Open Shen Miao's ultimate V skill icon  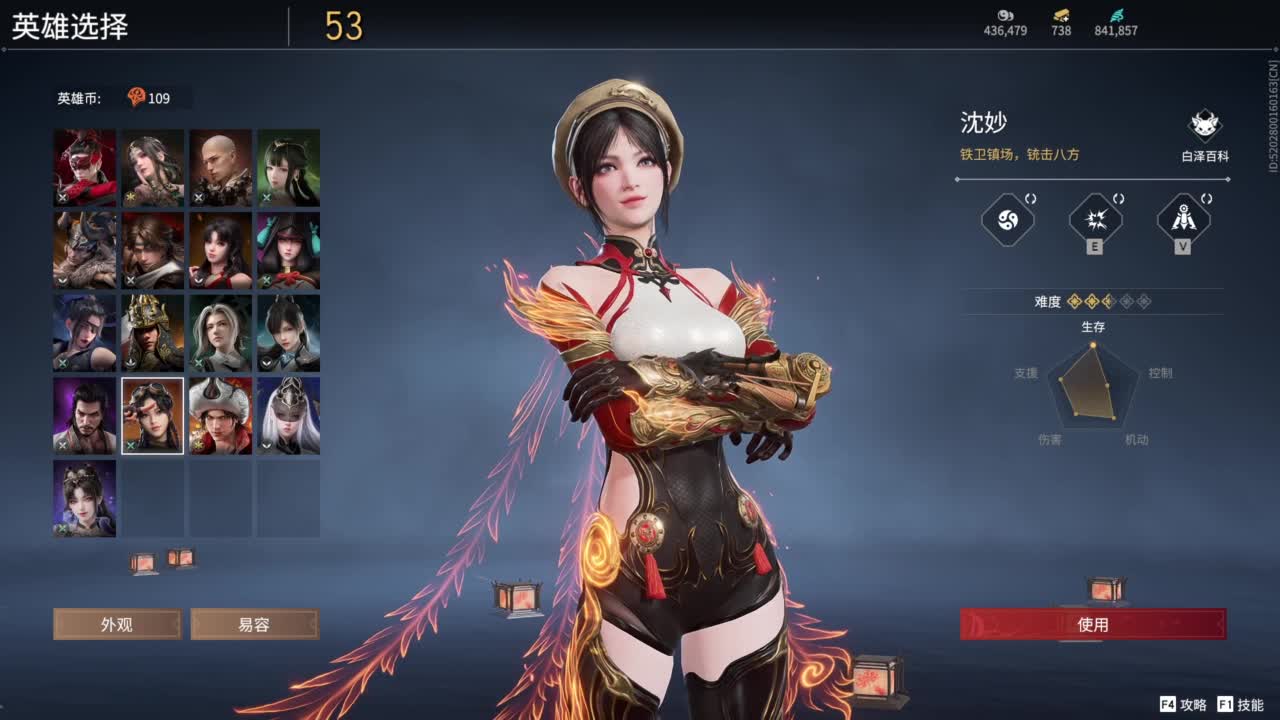(1181, 220)
